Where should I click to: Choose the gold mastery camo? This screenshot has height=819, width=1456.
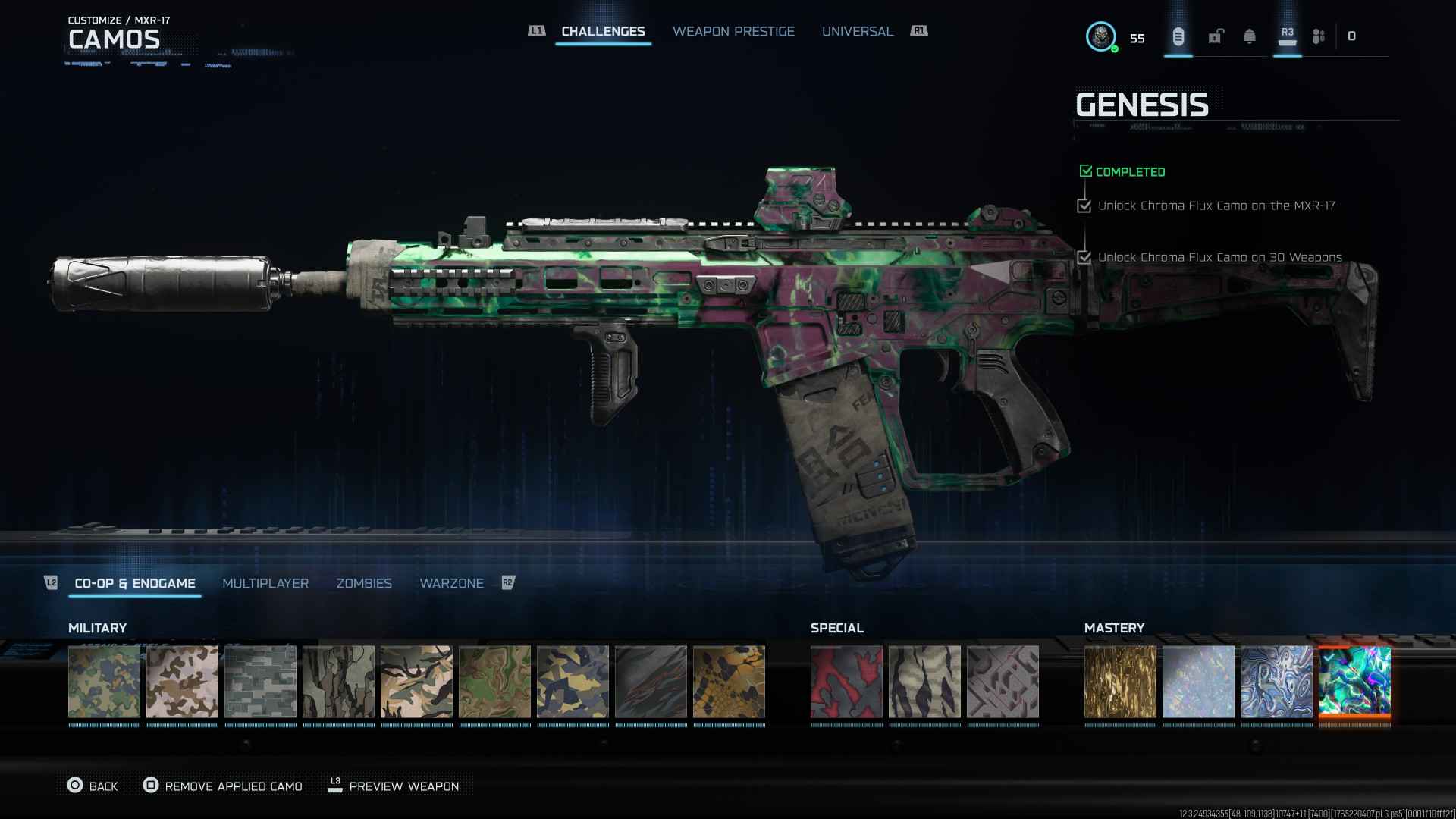pyautogui.click(x=1120, y=682)
